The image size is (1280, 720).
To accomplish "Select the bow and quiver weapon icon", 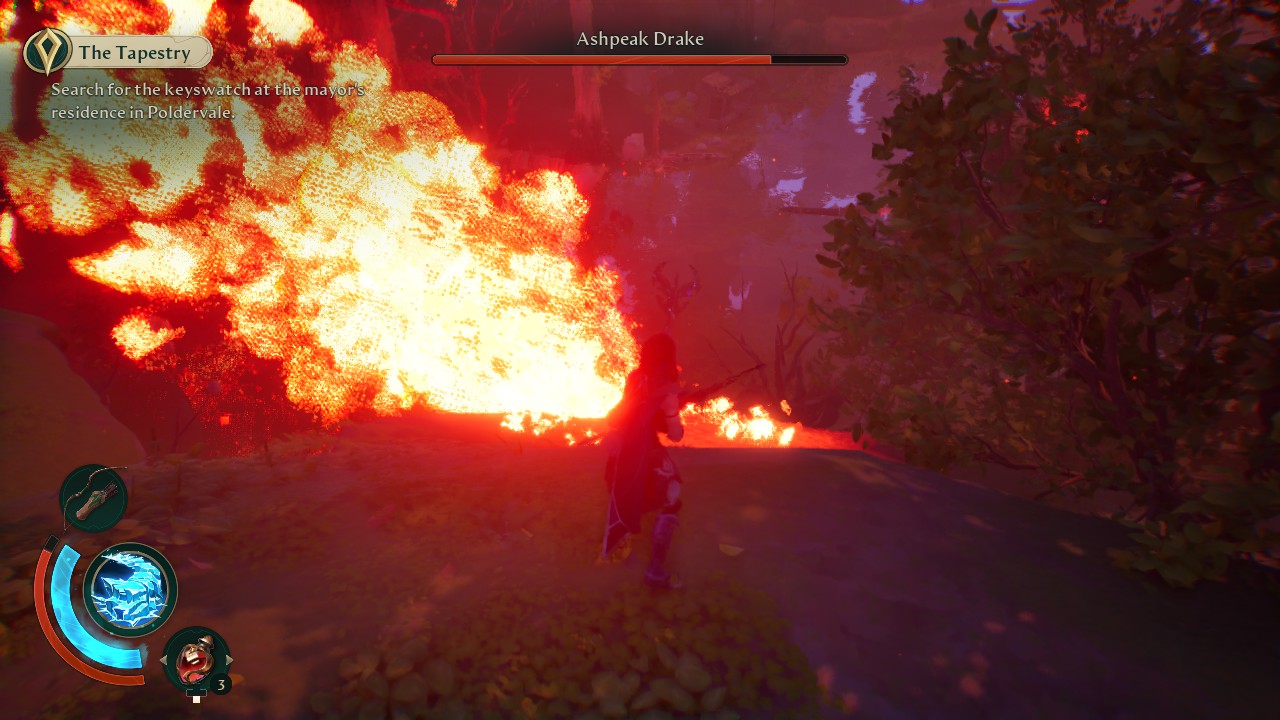I will click(x=93, y=497).
